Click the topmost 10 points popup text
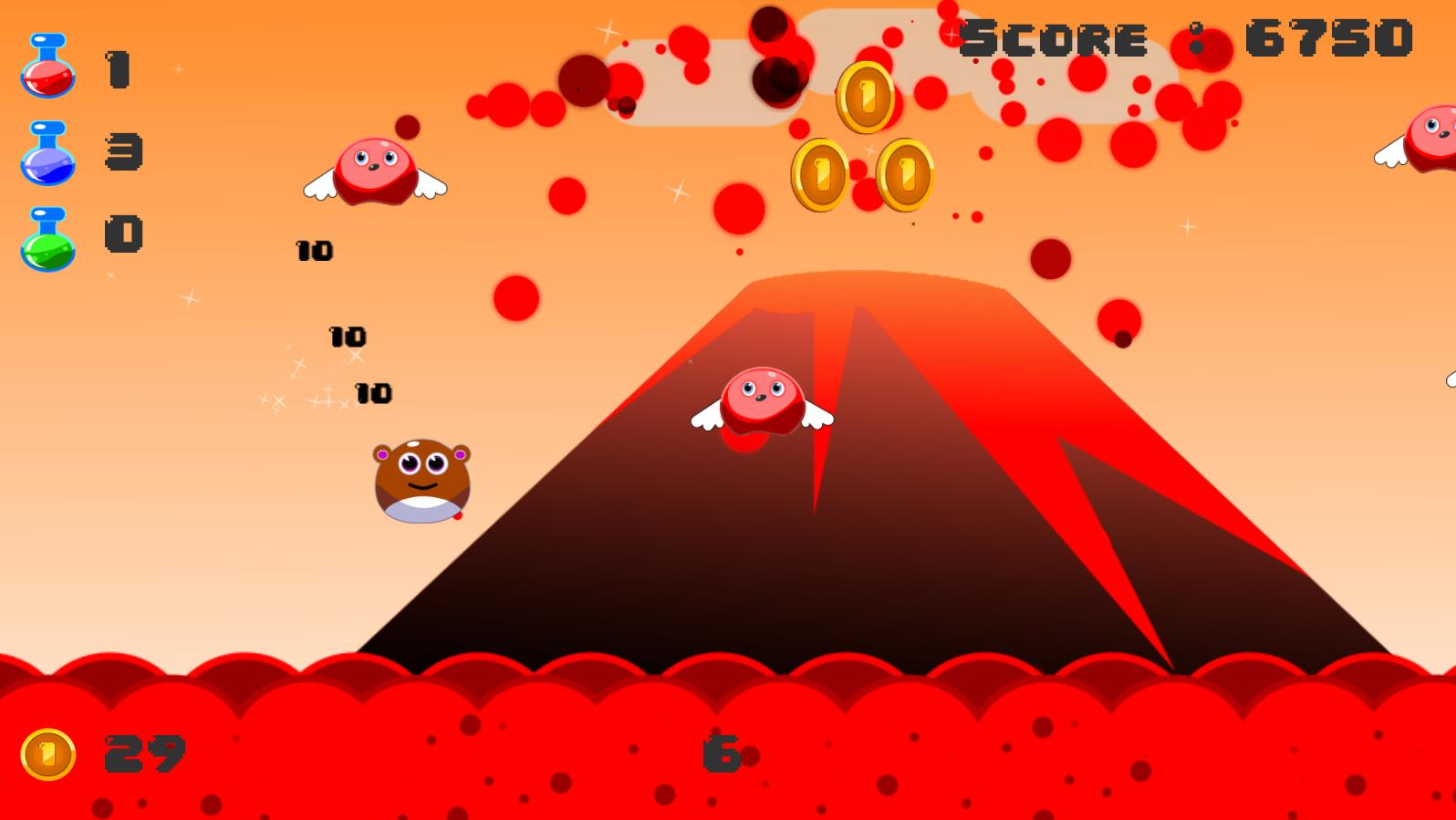Image resolution: width=1456 pixels, height=820 pixels. [315, 248]
